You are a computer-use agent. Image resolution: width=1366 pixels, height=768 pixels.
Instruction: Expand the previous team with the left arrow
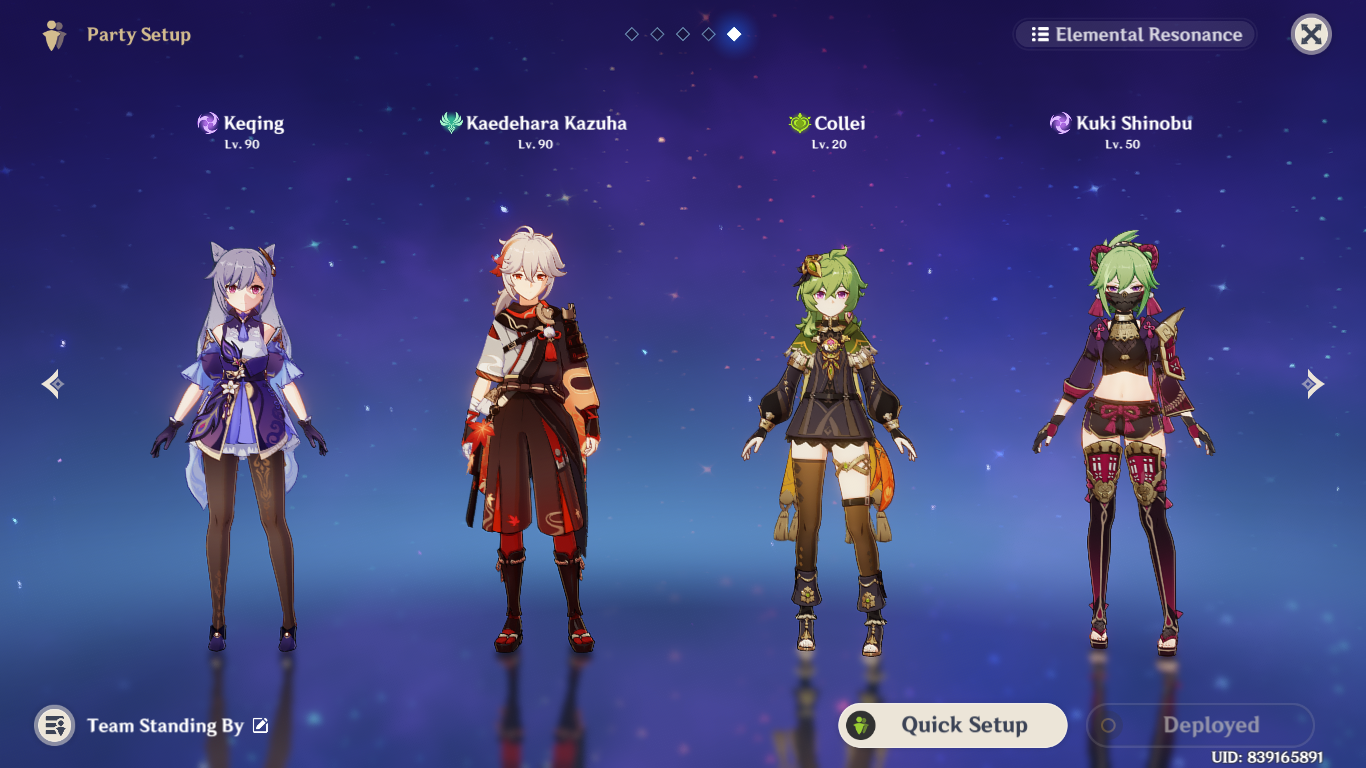tap(51, 383)
